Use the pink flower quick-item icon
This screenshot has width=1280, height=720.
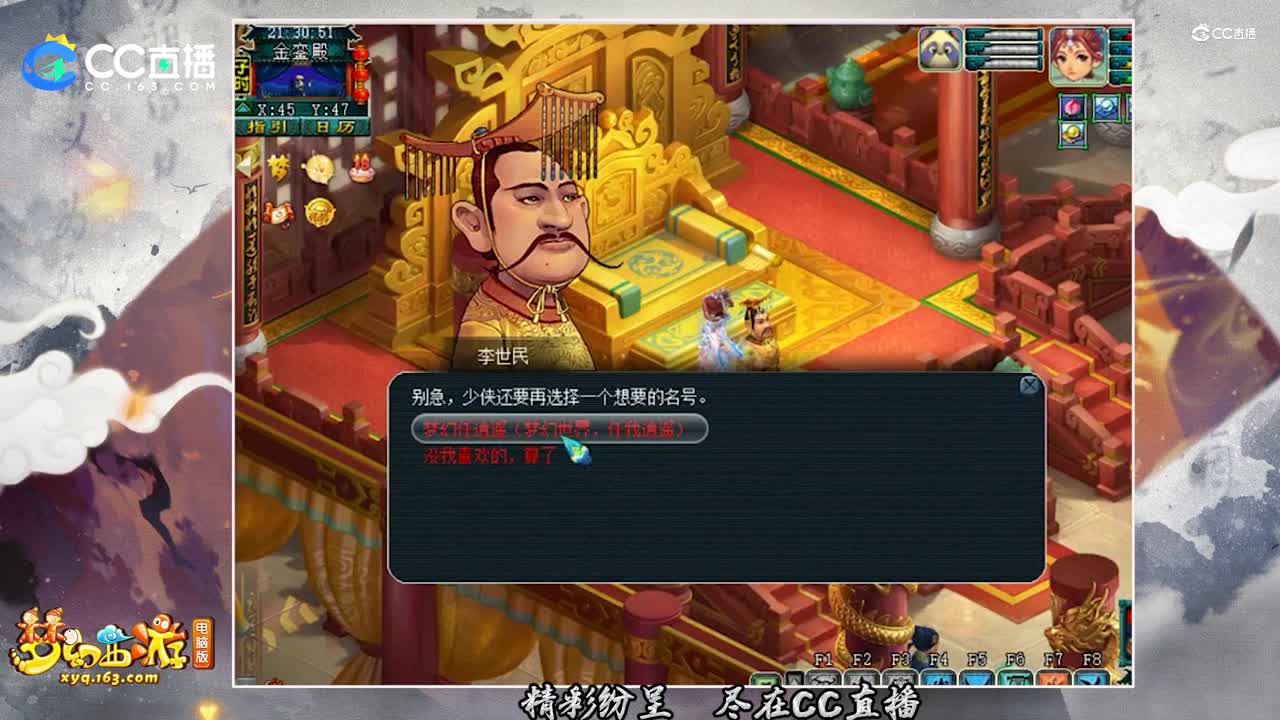[x=1073, y=107]
